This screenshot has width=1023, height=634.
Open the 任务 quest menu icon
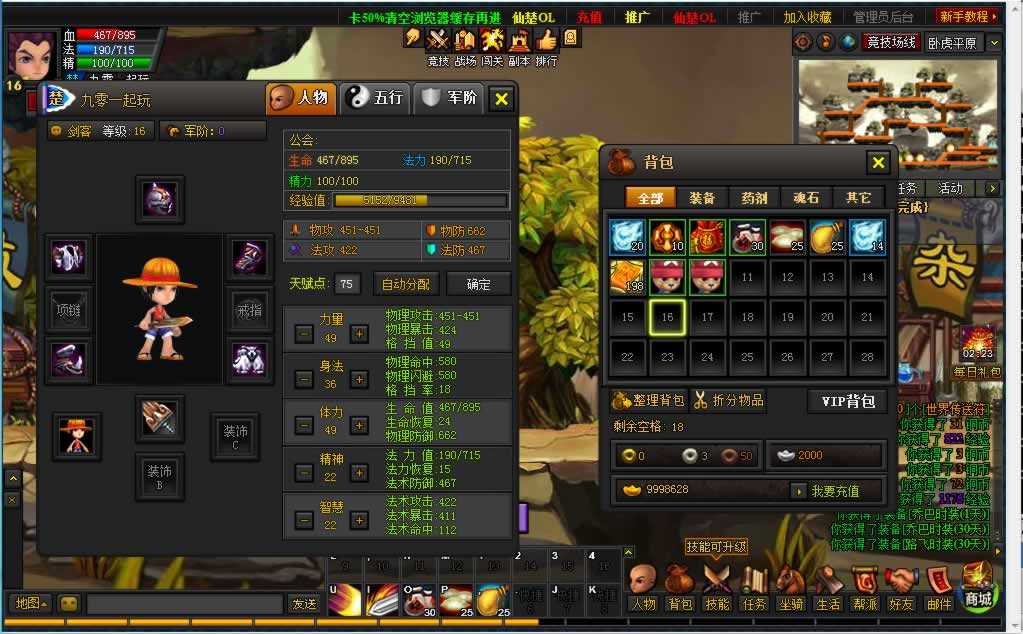754,588
